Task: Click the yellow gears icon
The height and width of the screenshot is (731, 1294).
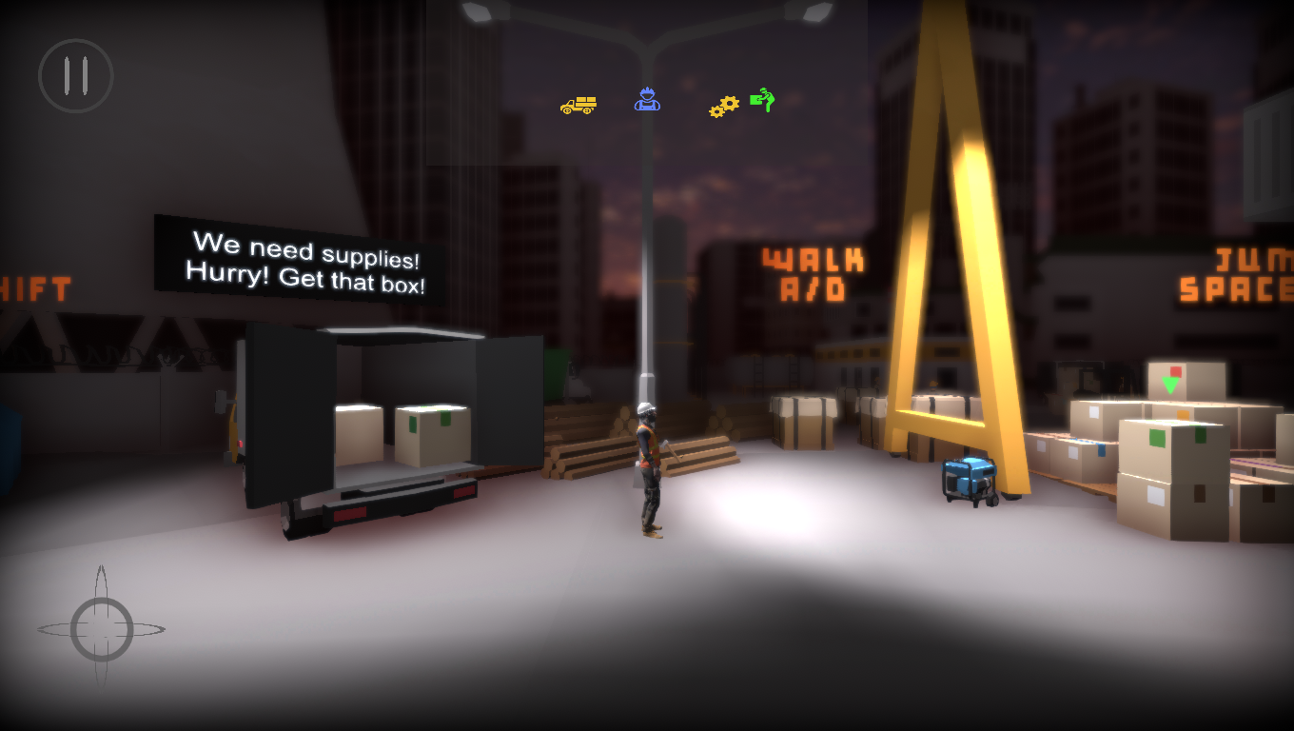Action: [x=722, y=104]
